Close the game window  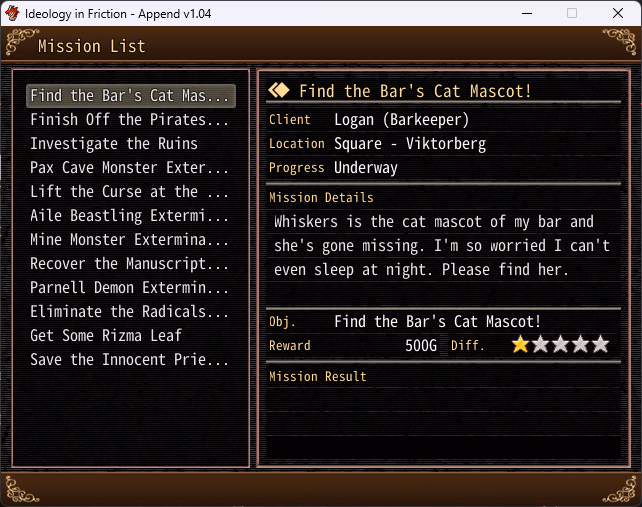[x=618, y=13]
